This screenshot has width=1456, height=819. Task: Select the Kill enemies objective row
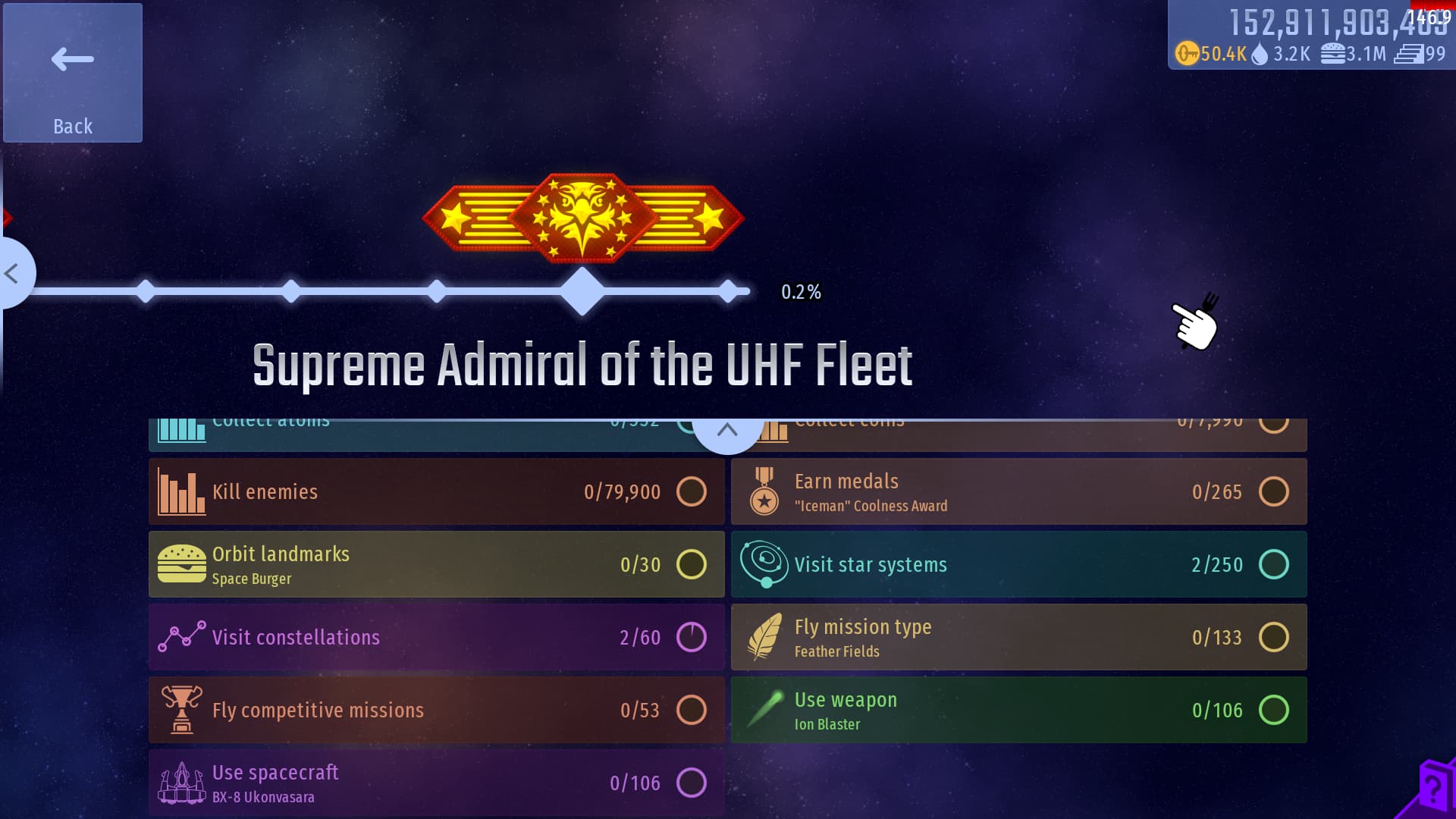pyautogui.click(x=436, y=491)
